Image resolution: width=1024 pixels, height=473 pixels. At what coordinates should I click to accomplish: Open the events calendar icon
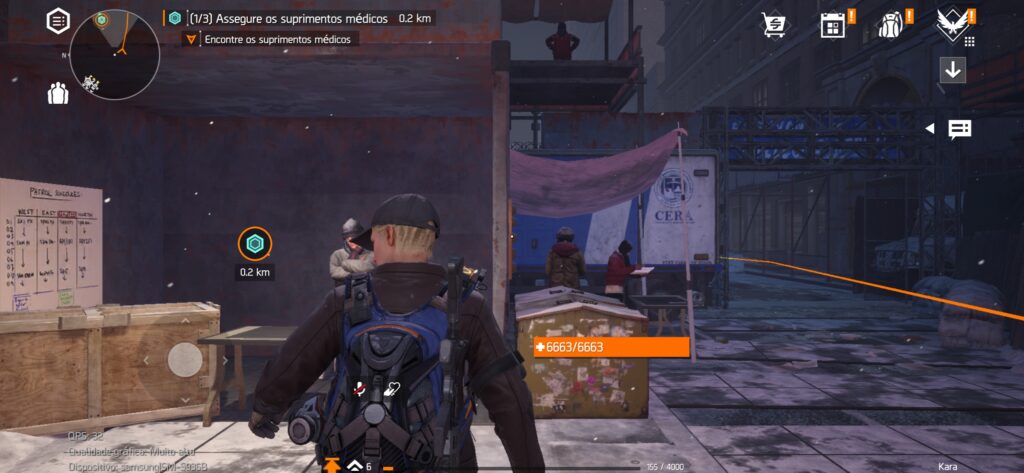pyautogui.click(x=832, y=25)
